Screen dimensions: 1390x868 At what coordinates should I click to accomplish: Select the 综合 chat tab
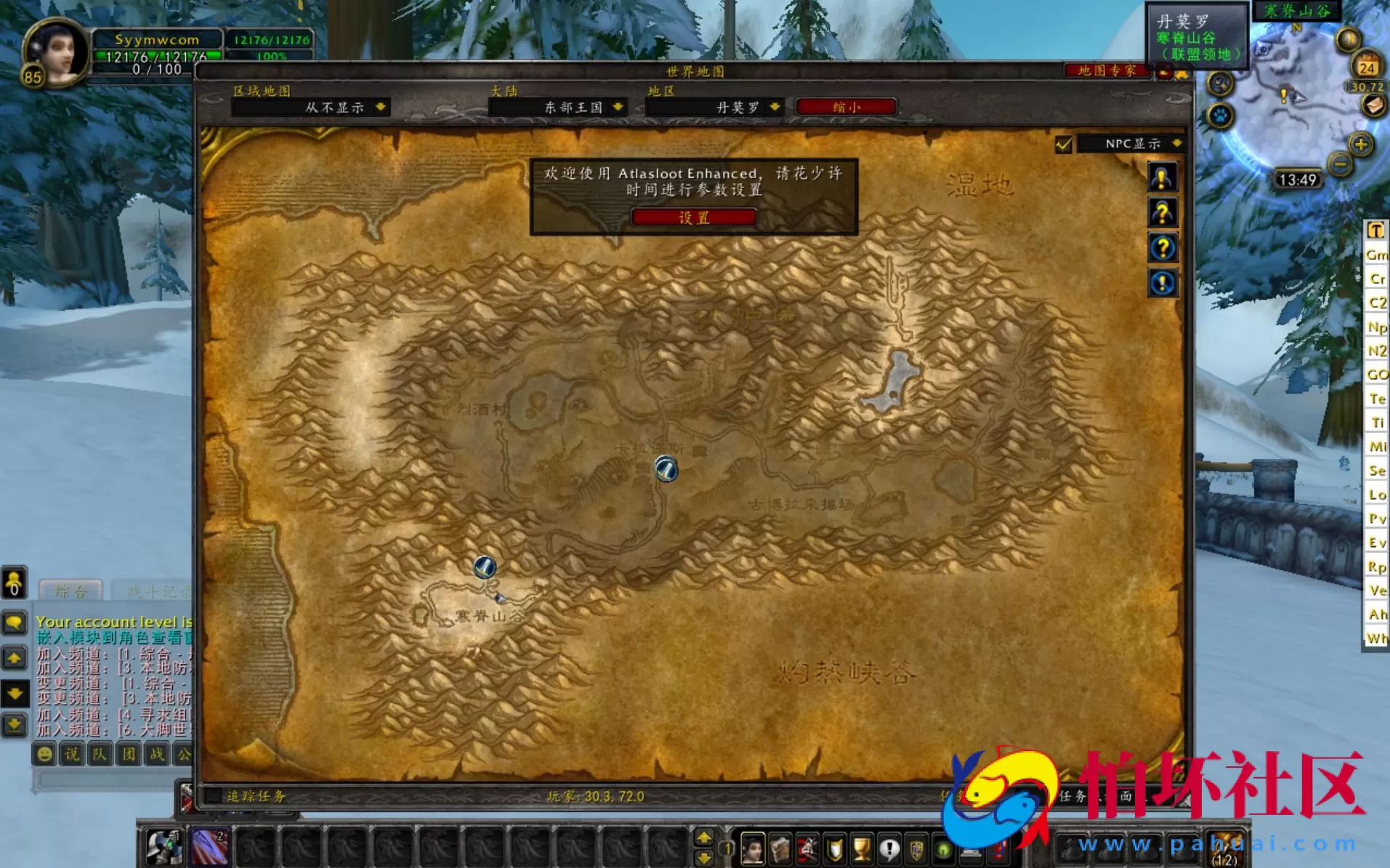coord(70,591)
